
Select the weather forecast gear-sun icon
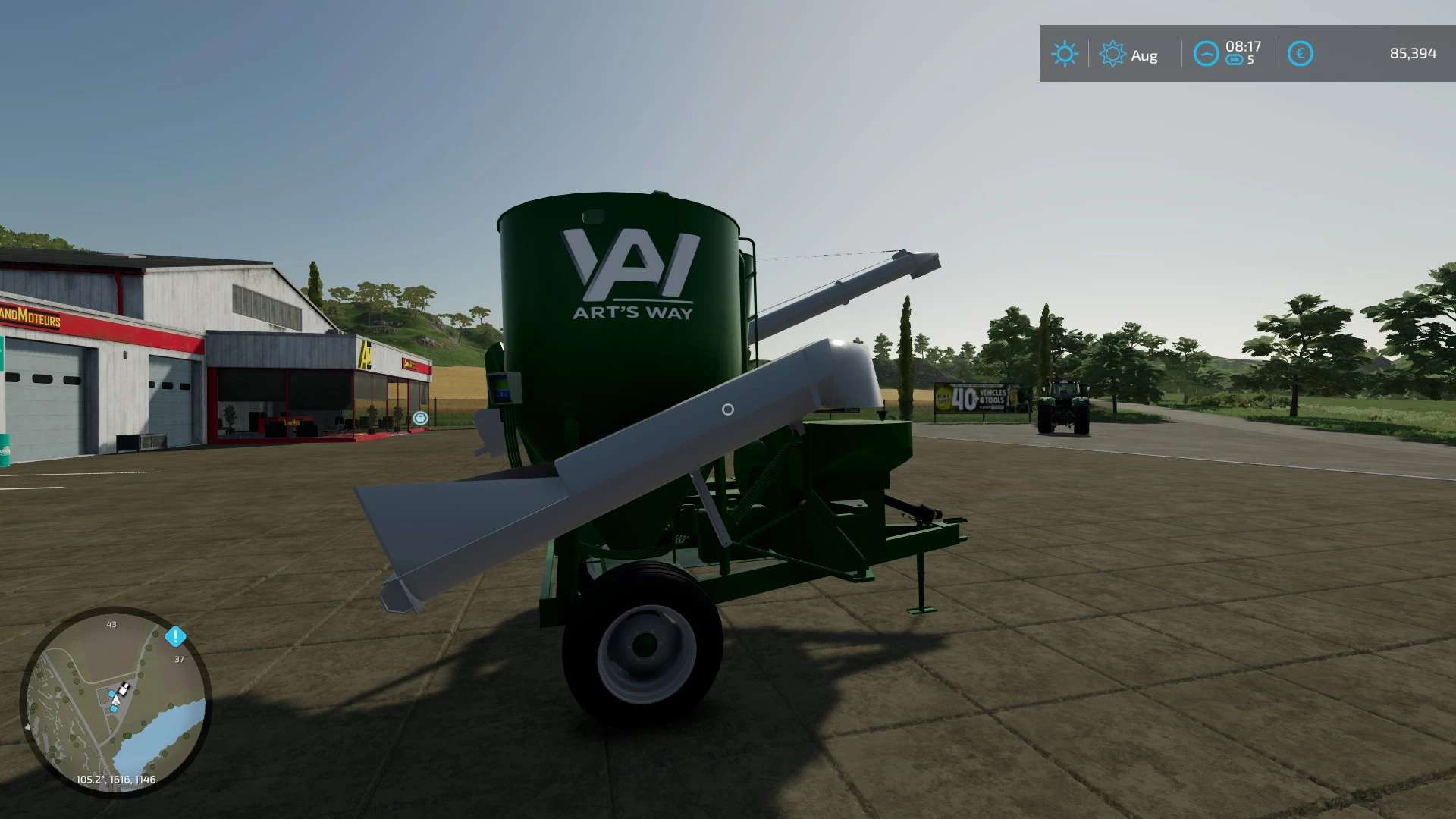coord(1112,52)
